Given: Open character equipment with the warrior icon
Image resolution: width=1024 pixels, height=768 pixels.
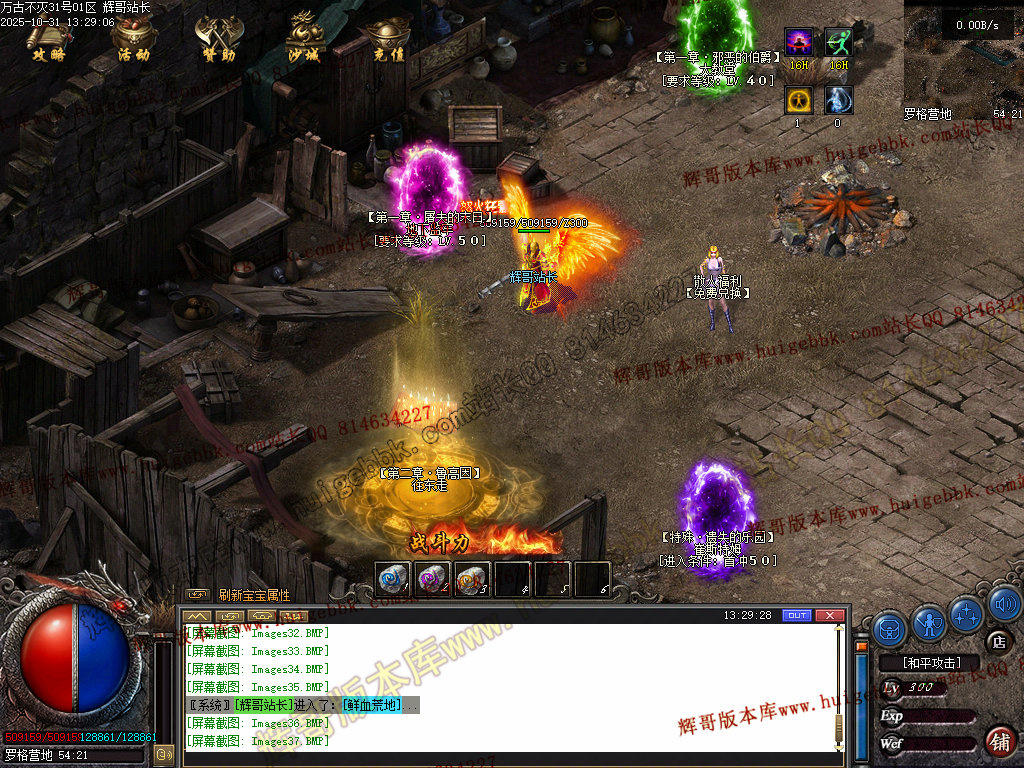Looking at the screenshot, I should click(x=929, y=624).
